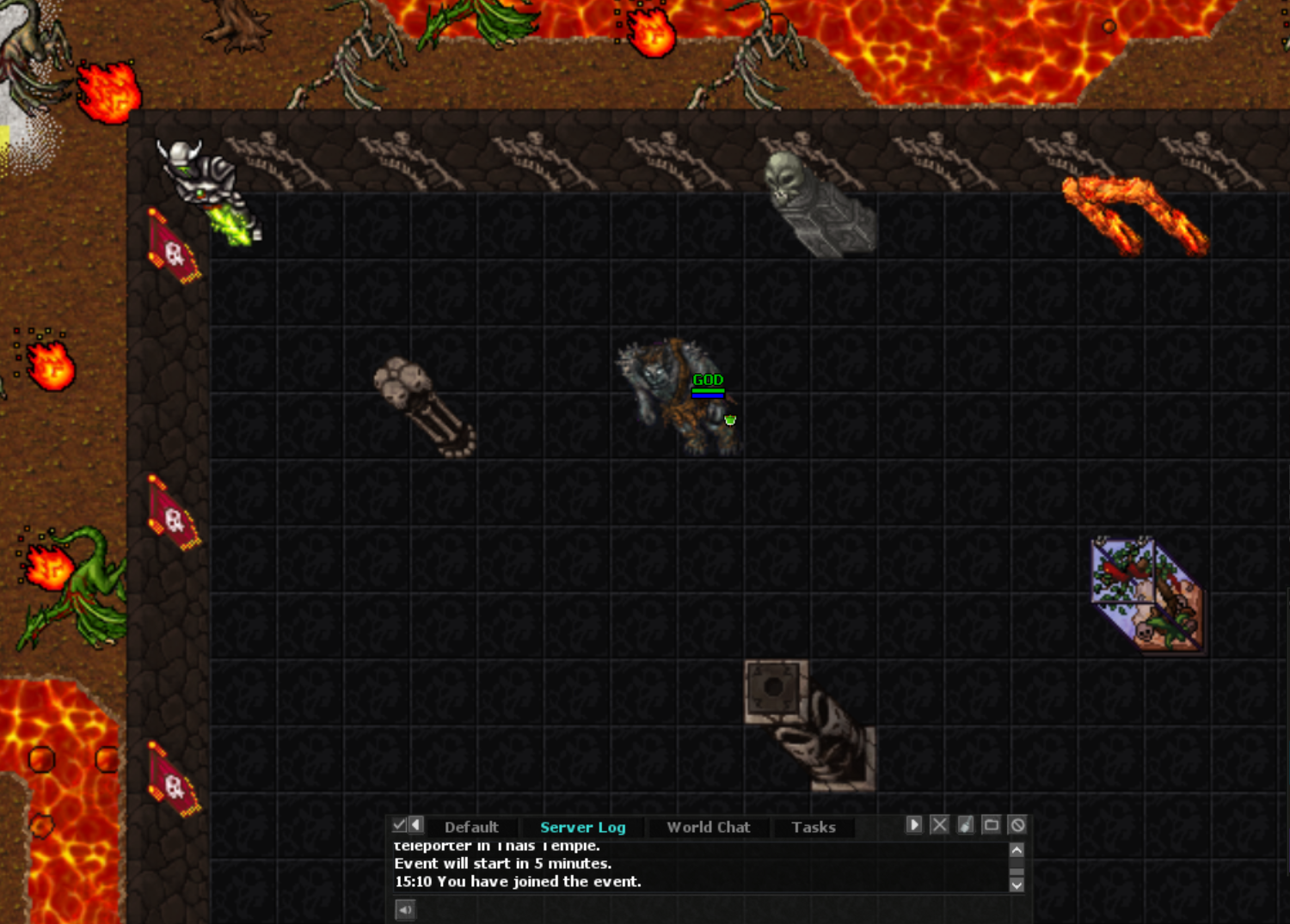Toggle message input focus checkbox
This screenshot has width=1290, height=924.
point(399,824)
